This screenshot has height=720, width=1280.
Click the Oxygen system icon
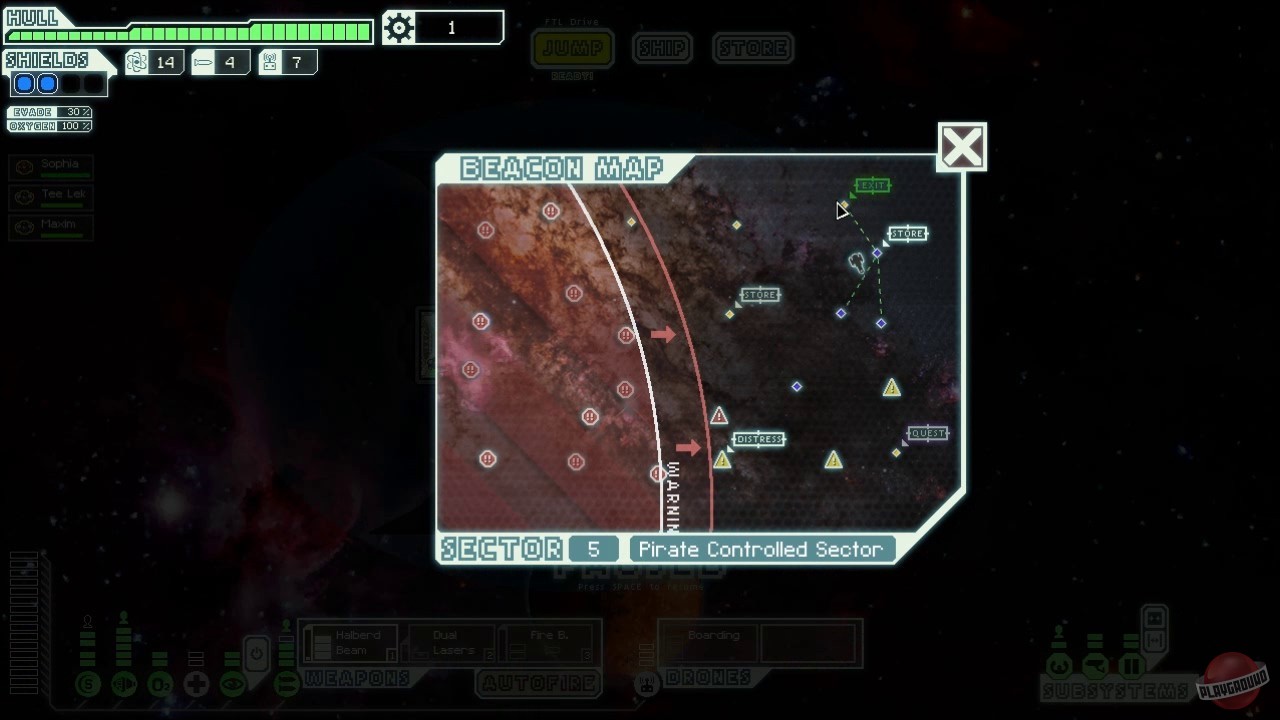click(x=160, y=684)
